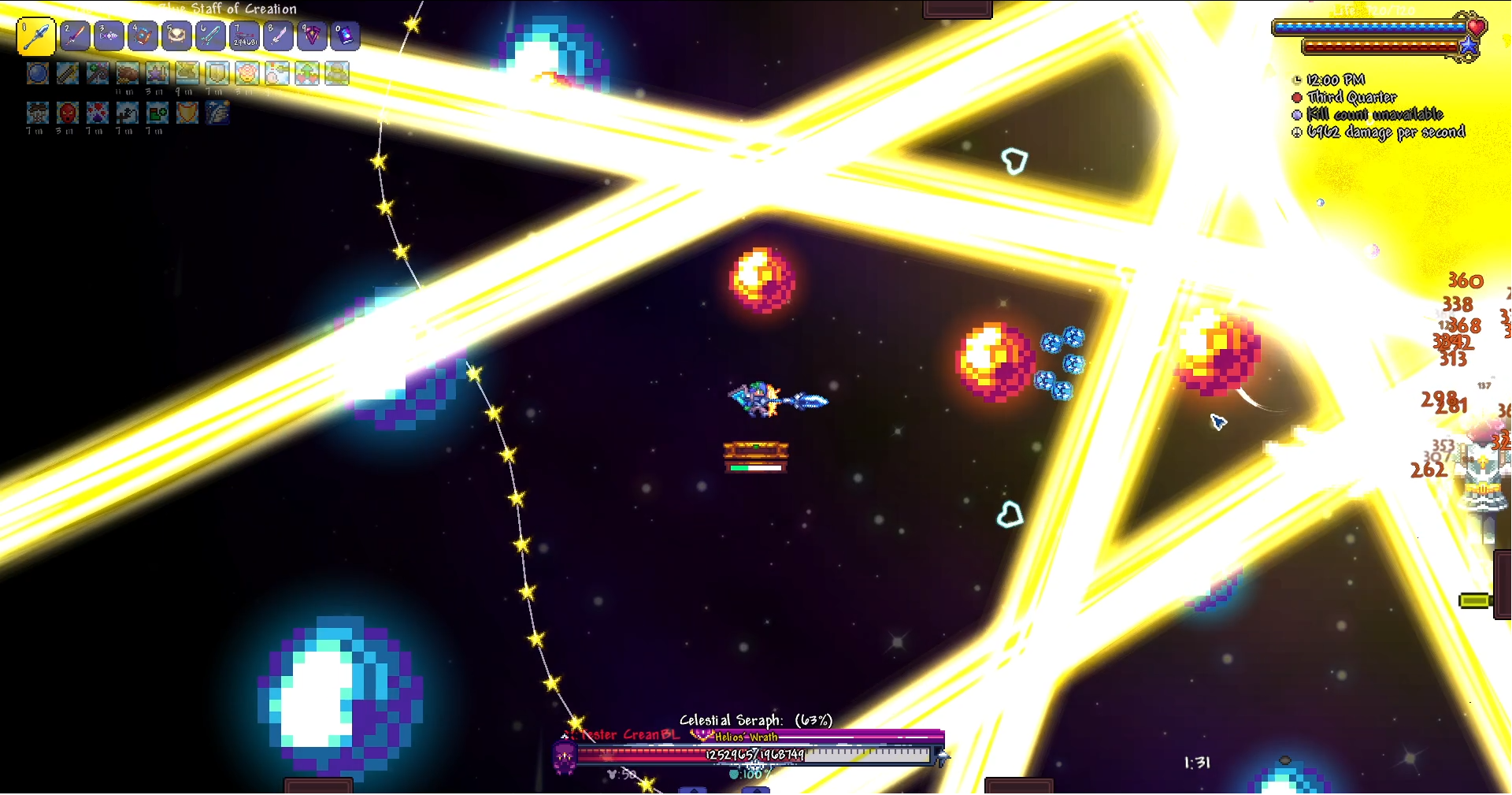Click the roast meat Well Fed buff

128,73
